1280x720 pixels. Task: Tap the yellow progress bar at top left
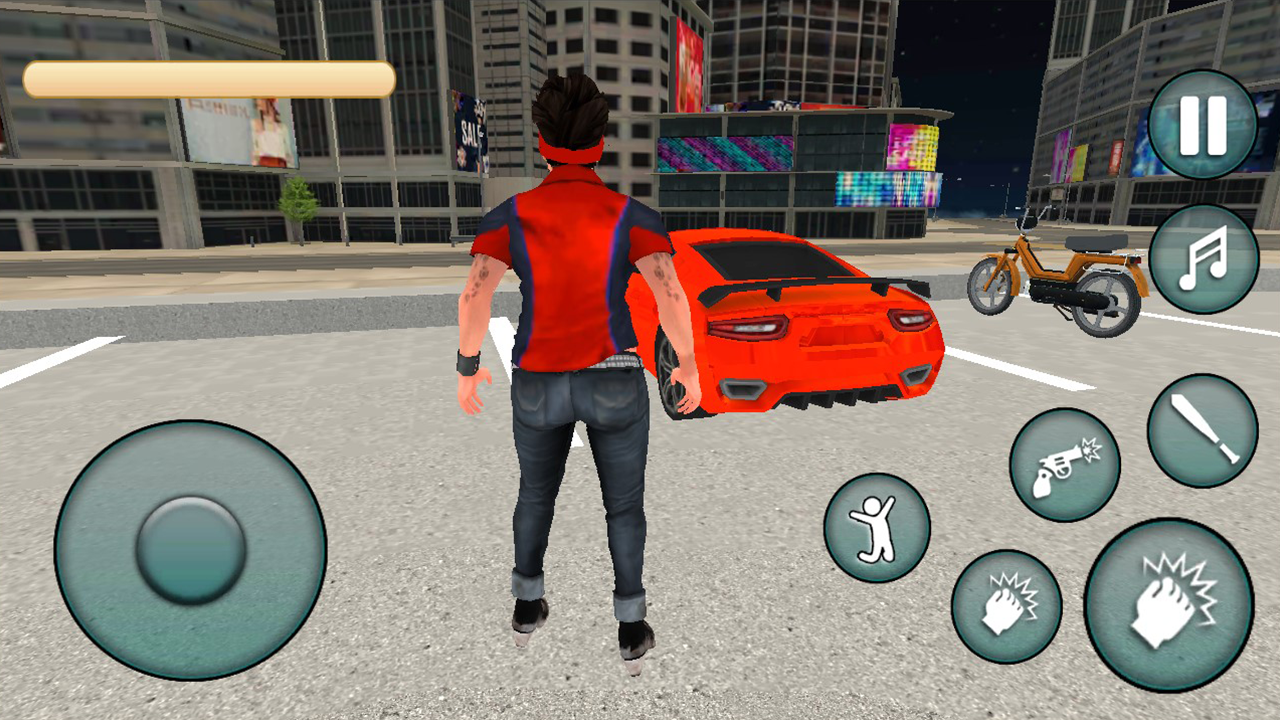click(210, 77)
